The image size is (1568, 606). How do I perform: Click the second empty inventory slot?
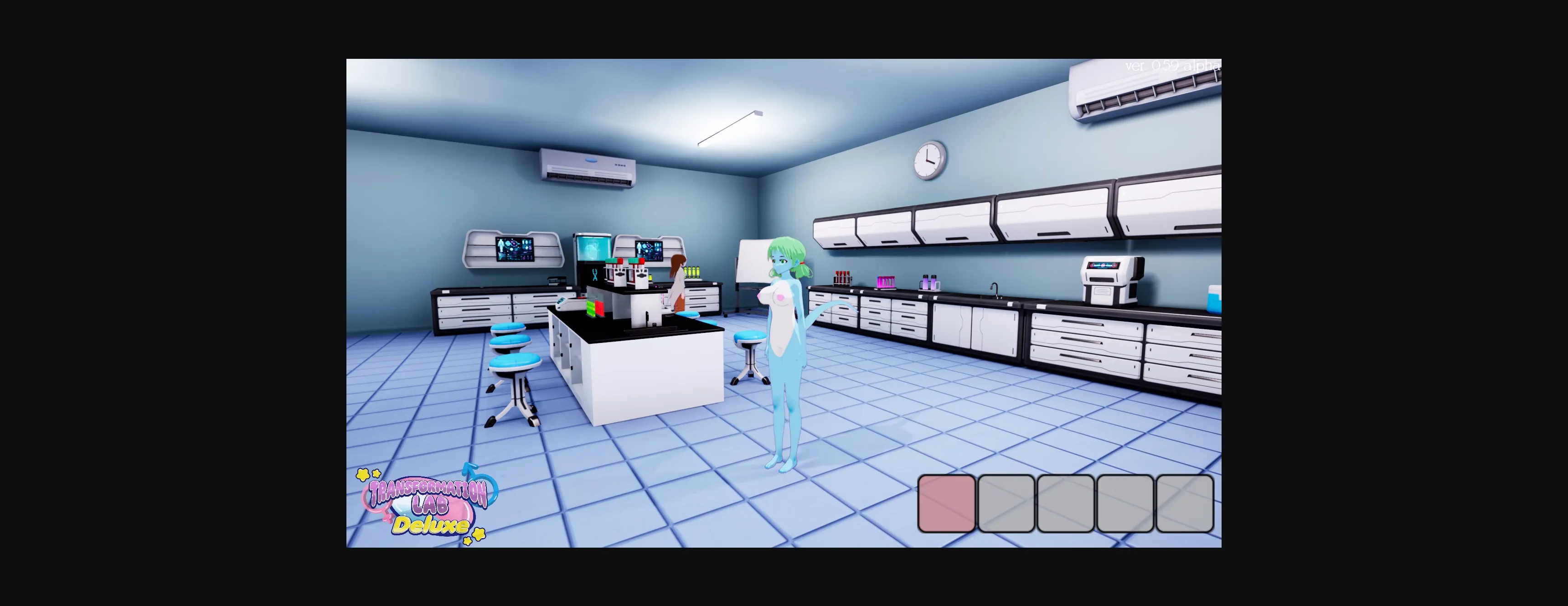pos(1006,504)
